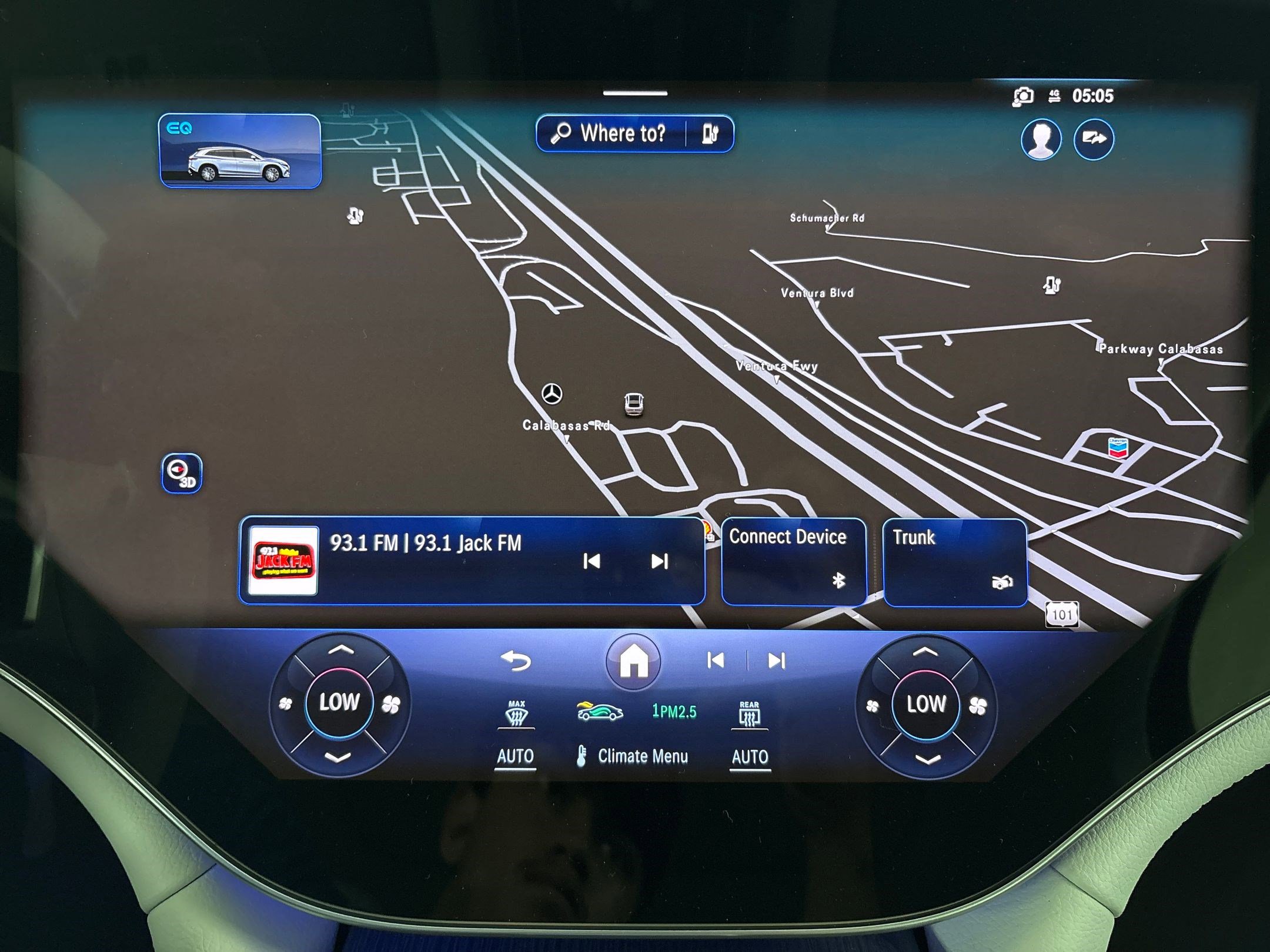Go to previous station in radio tile

point(591,562)
